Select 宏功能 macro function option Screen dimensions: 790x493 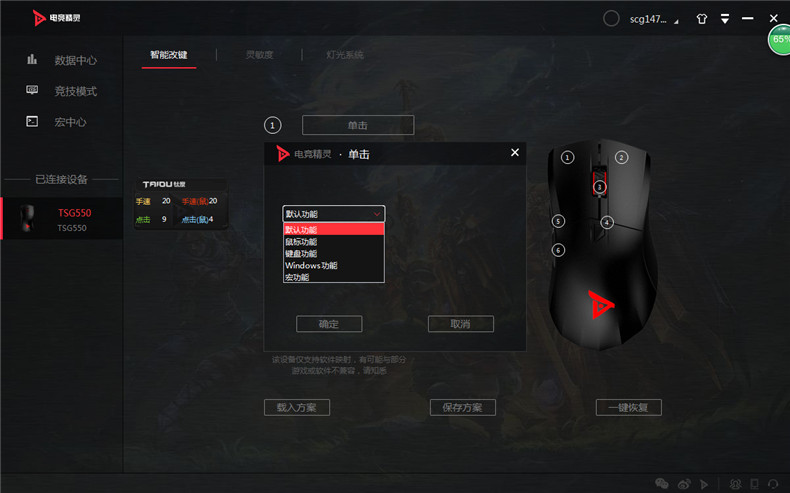pos(297,277)
